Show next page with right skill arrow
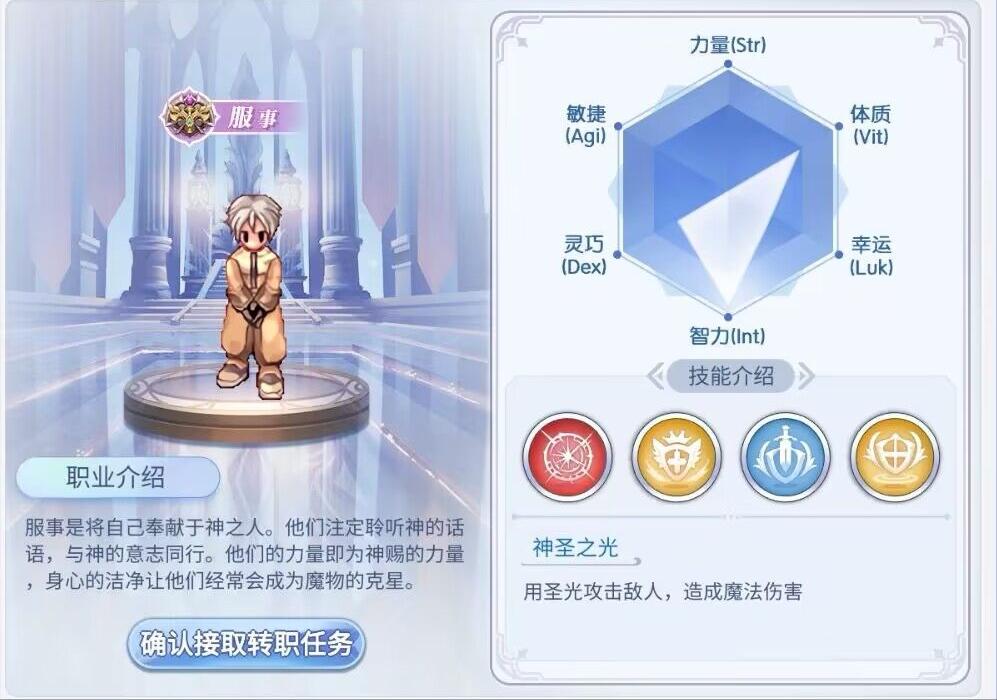Viewport: 997px width, 700px height. (x=806, y=376)
